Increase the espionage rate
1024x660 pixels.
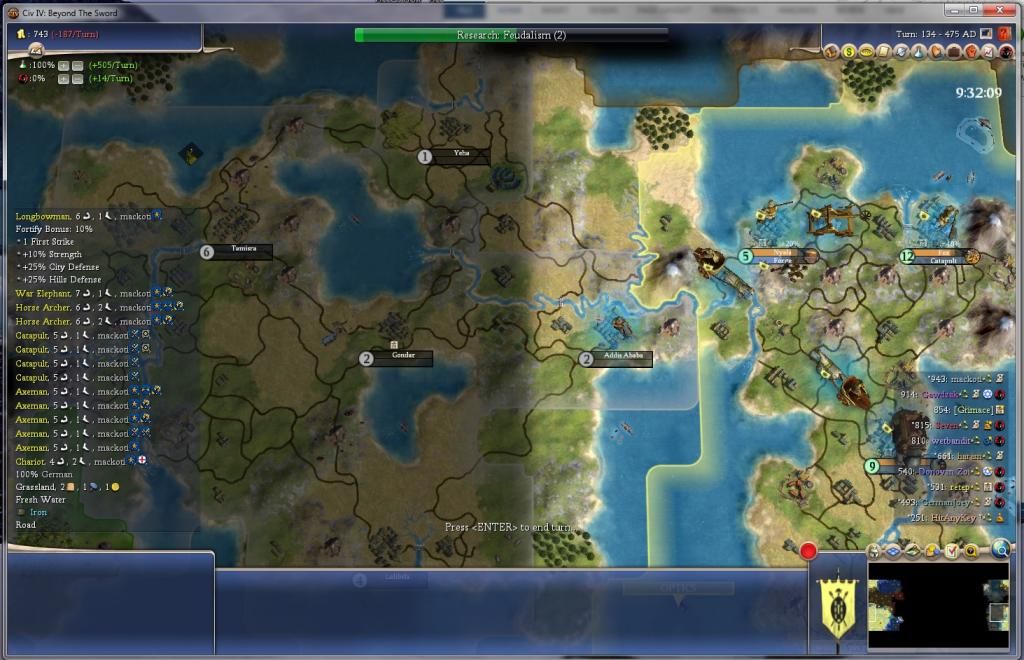pos(63,78)
